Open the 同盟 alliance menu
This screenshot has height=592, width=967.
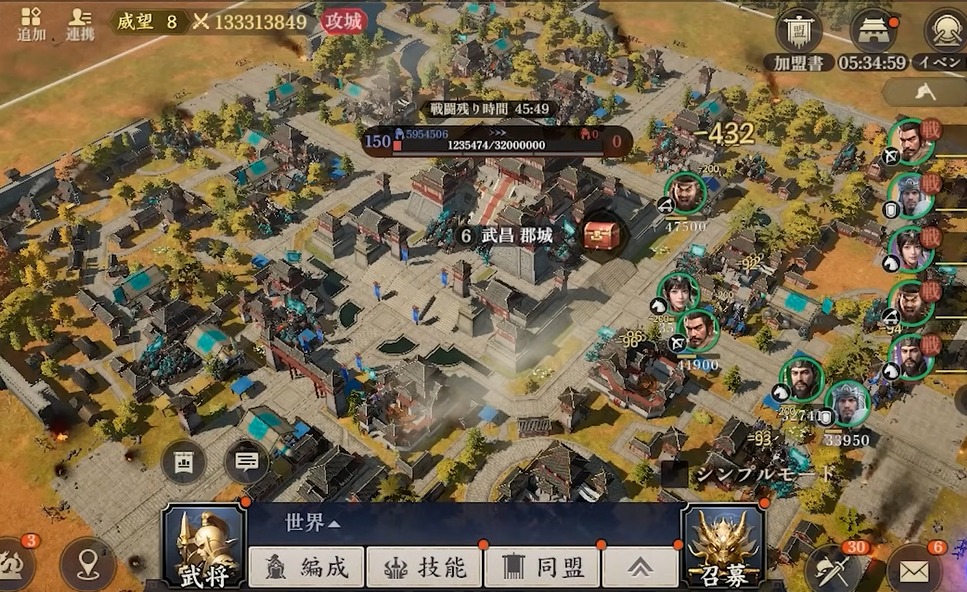[x=542, y=568]
